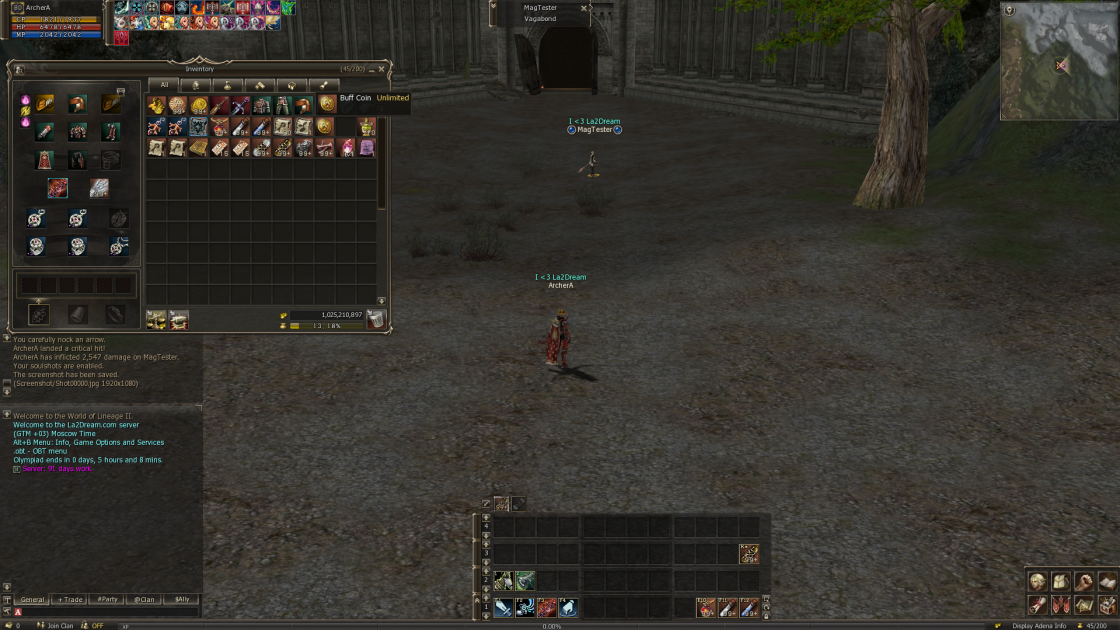Close the Inventory window

(x=381, y=69)
